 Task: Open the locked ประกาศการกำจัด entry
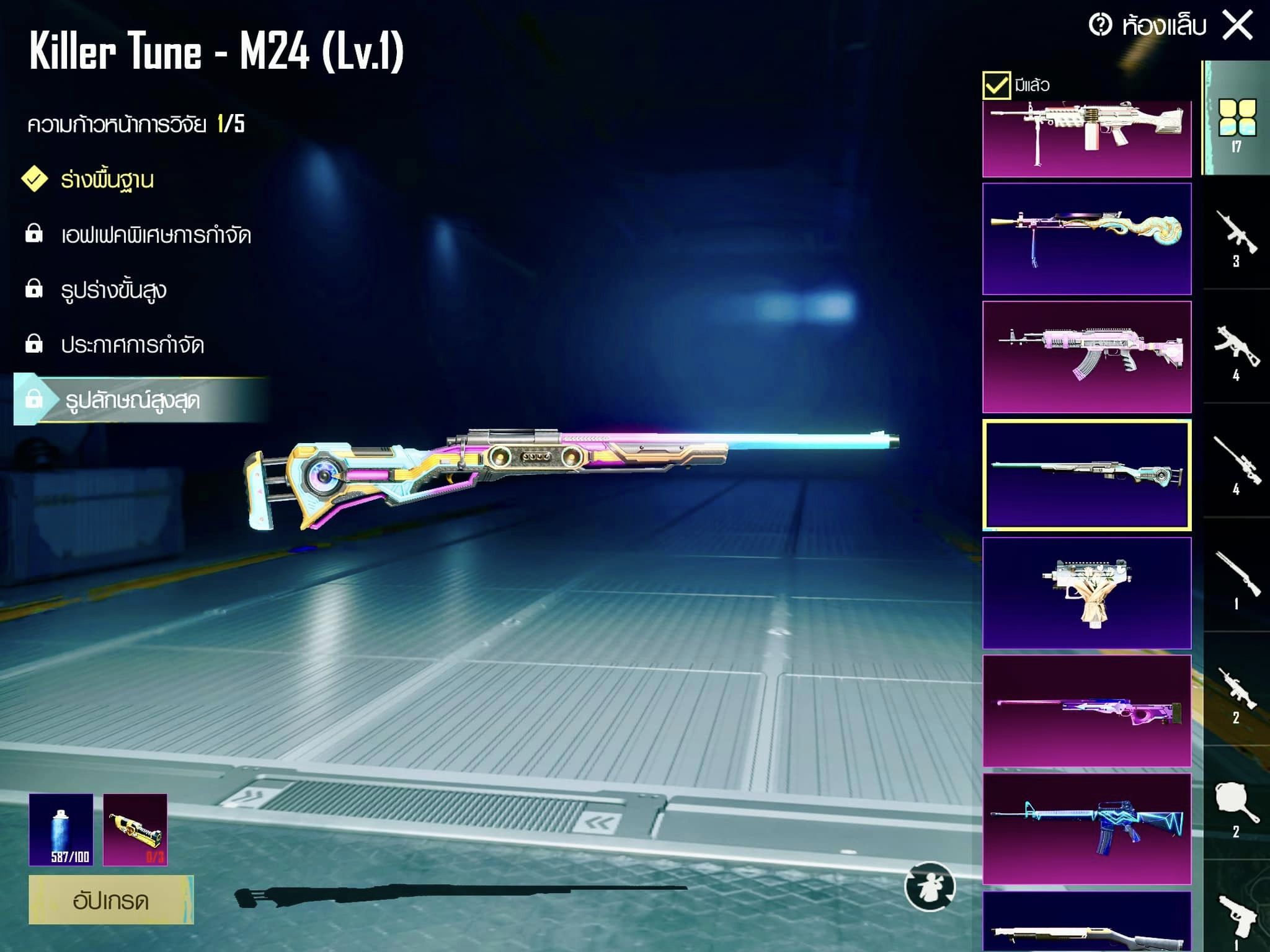[131, 345]
